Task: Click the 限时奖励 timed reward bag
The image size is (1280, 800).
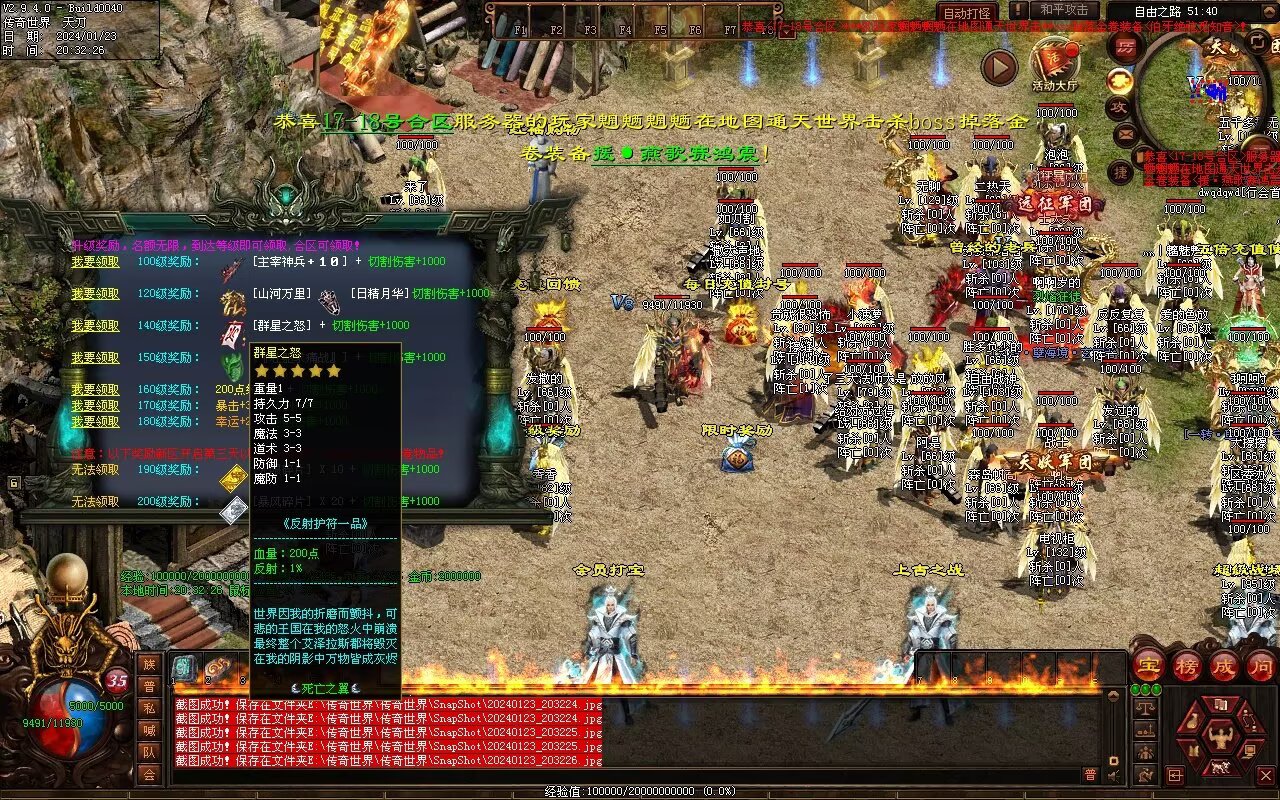Action: pos(737,455)
